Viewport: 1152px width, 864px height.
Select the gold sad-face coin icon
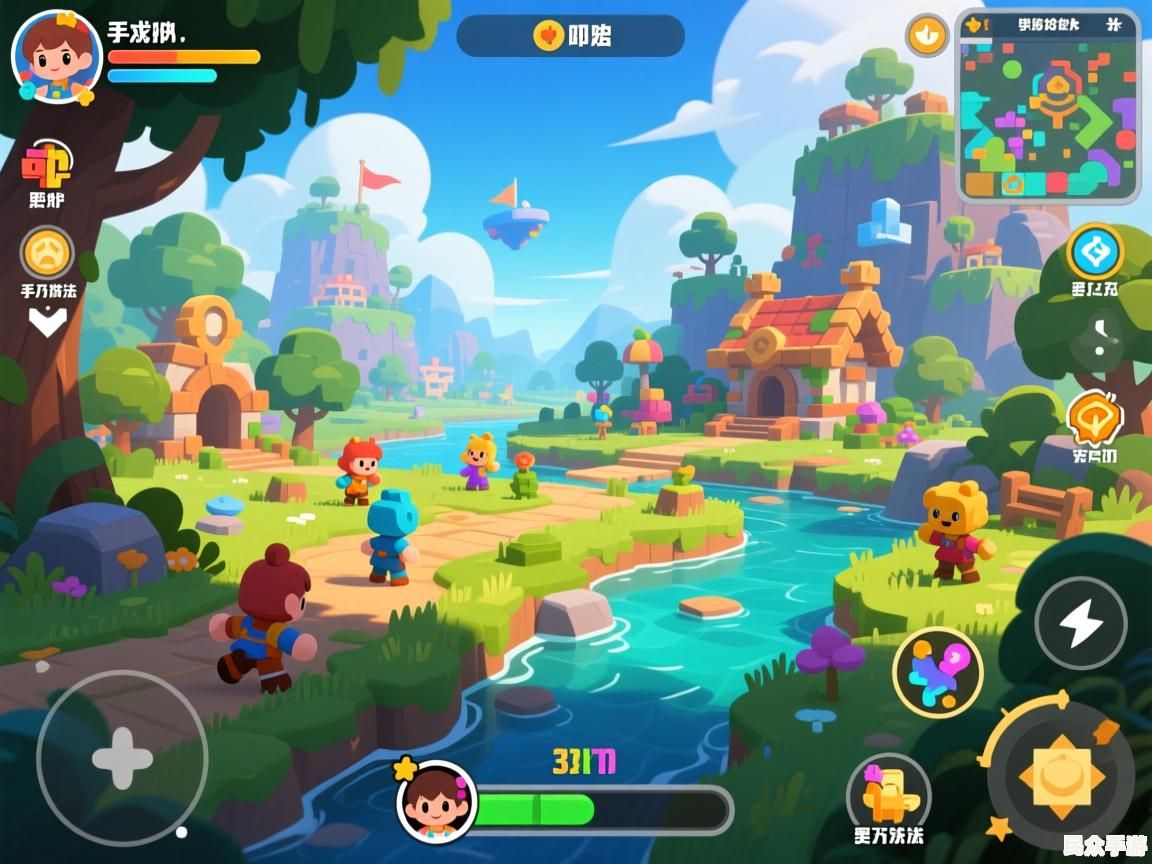(47, 252)
